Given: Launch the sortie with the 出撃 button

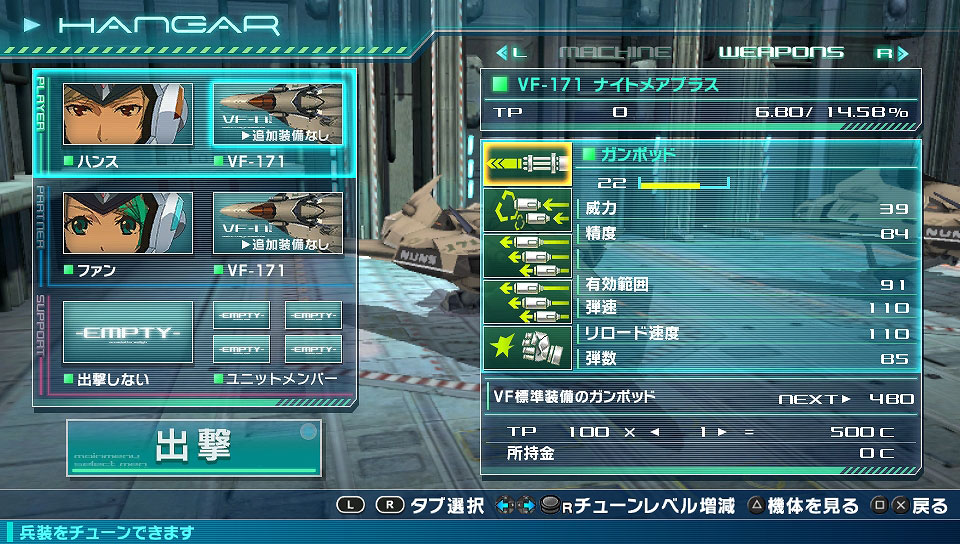Looking at the screenshot, I should click(x=195, y=447).
